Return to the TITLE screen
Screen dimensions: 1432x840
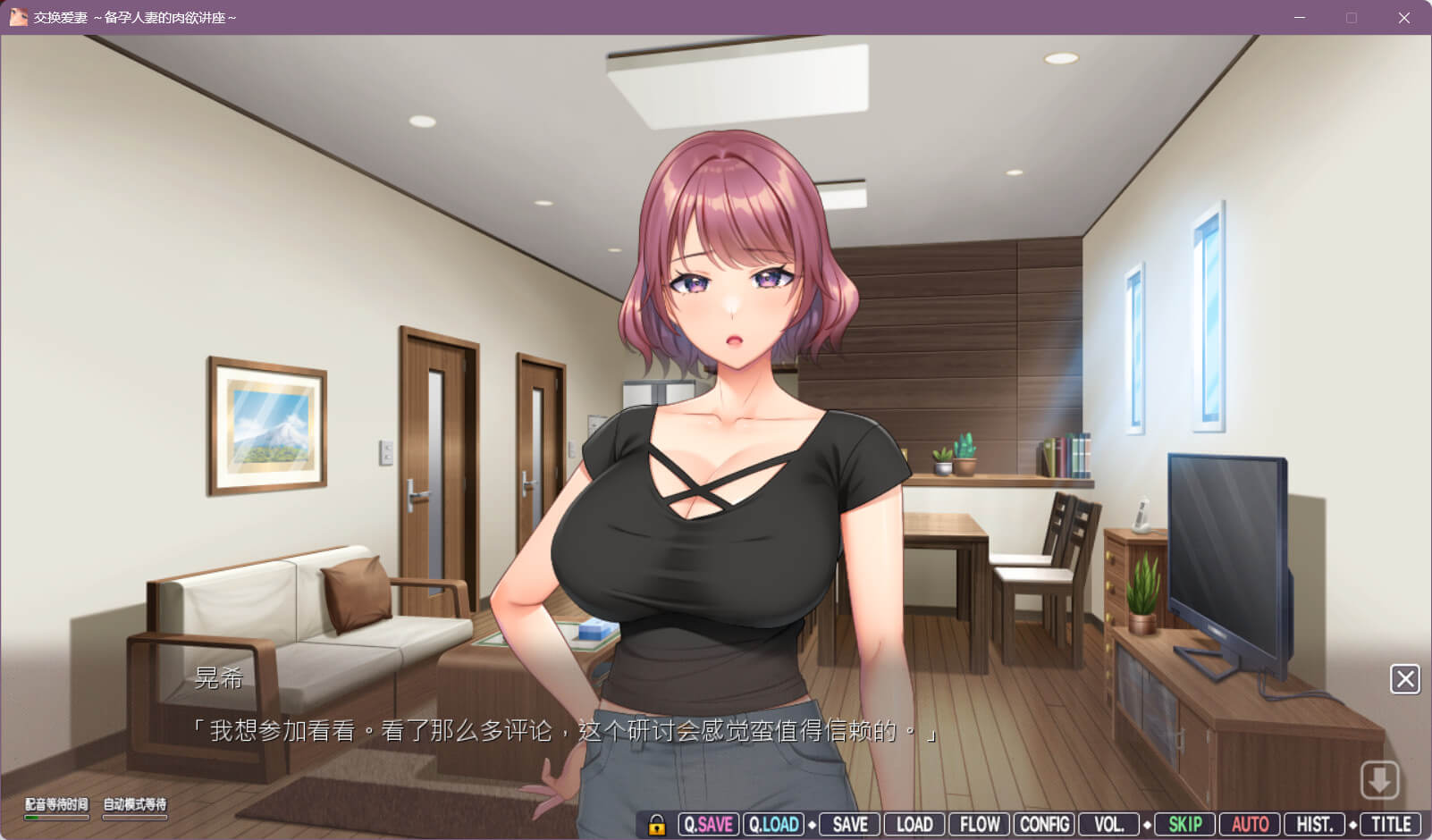point(1391,824)
